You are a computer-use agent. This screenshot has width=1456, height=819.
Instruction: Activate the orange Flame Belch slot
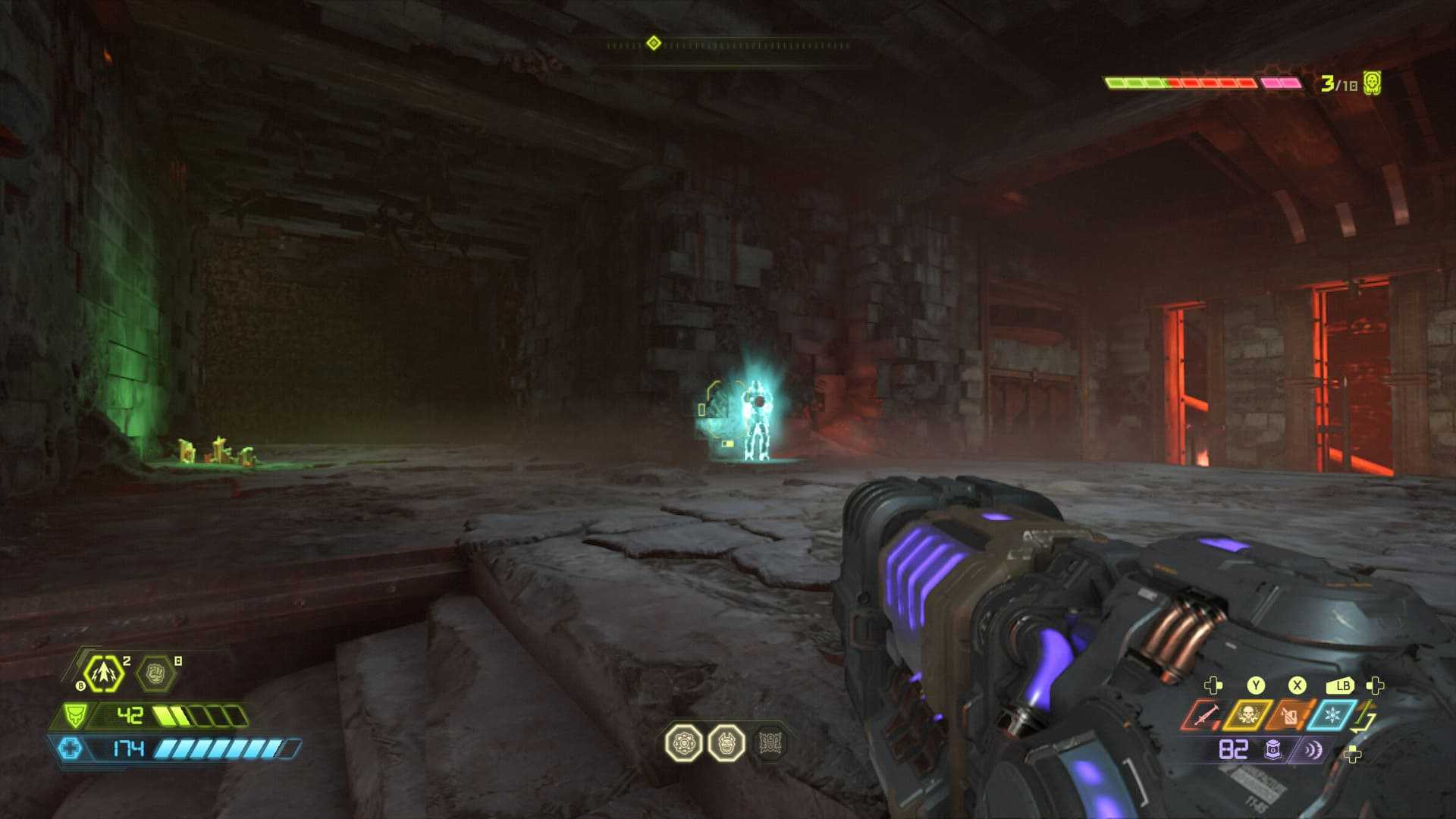[x=1288, y=715]
